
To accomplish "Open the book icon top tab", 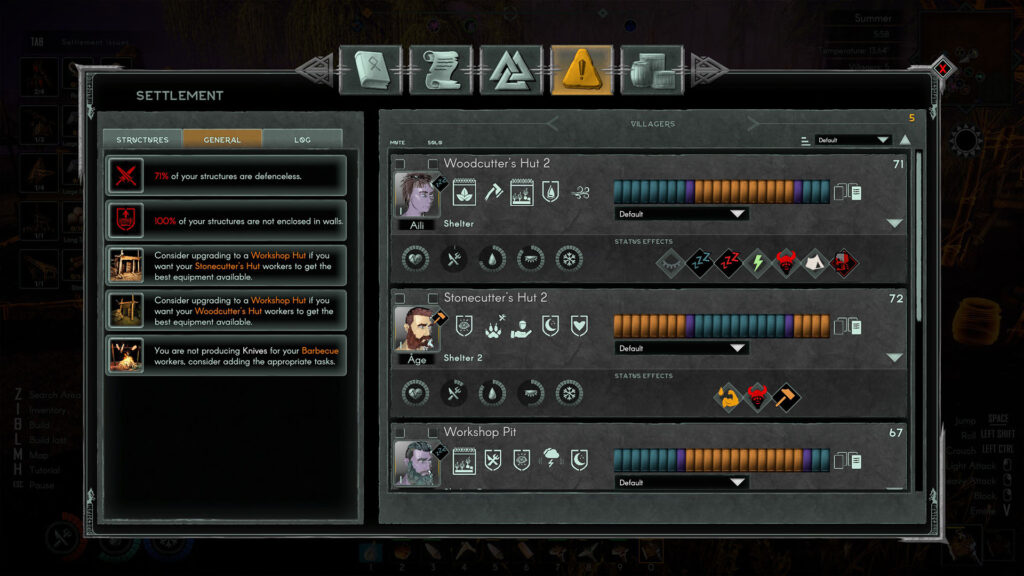I will [370, 71].
